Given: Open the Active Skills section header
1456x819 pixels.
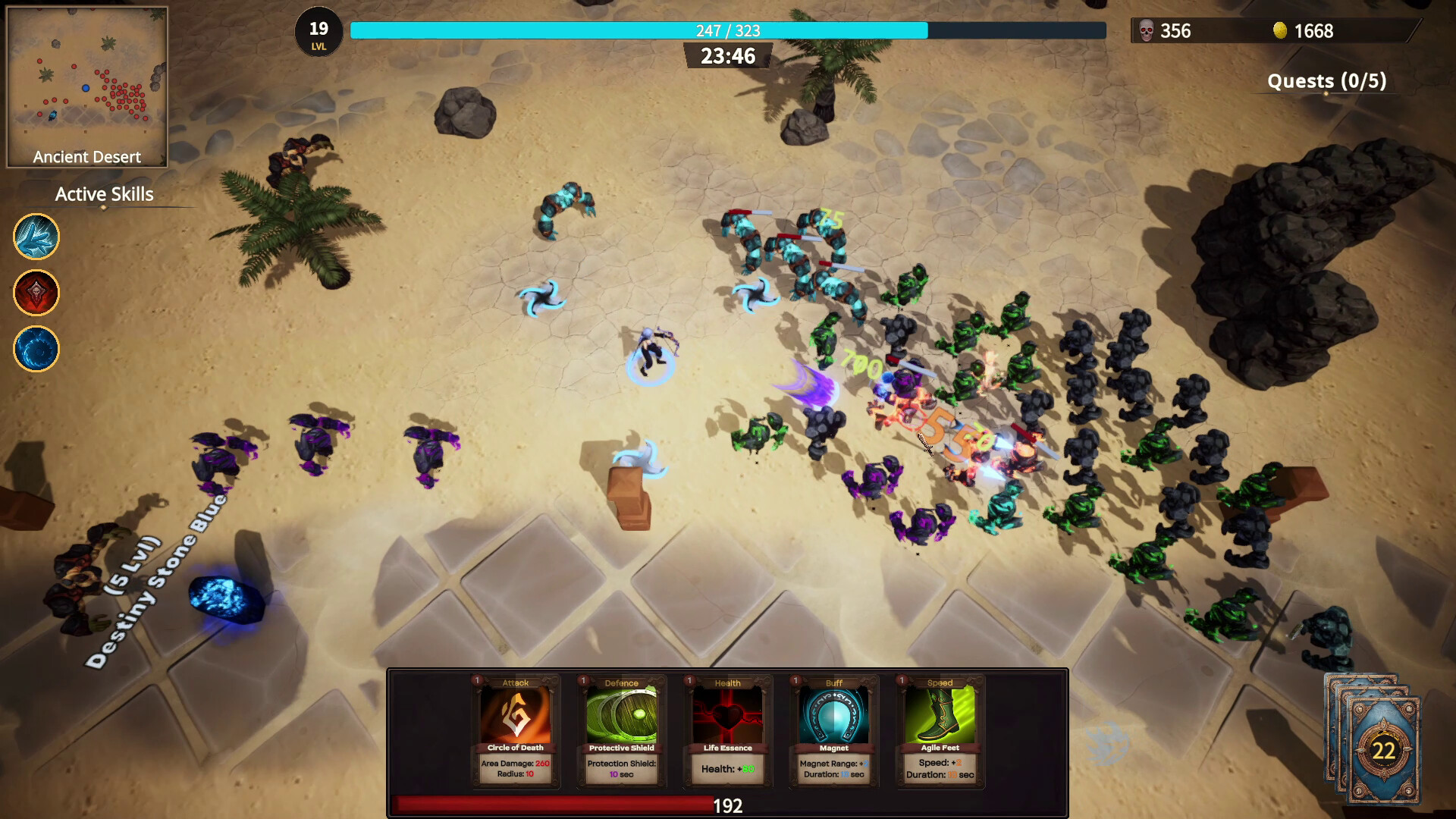Looking at the screenshot, I should point(103,194).
